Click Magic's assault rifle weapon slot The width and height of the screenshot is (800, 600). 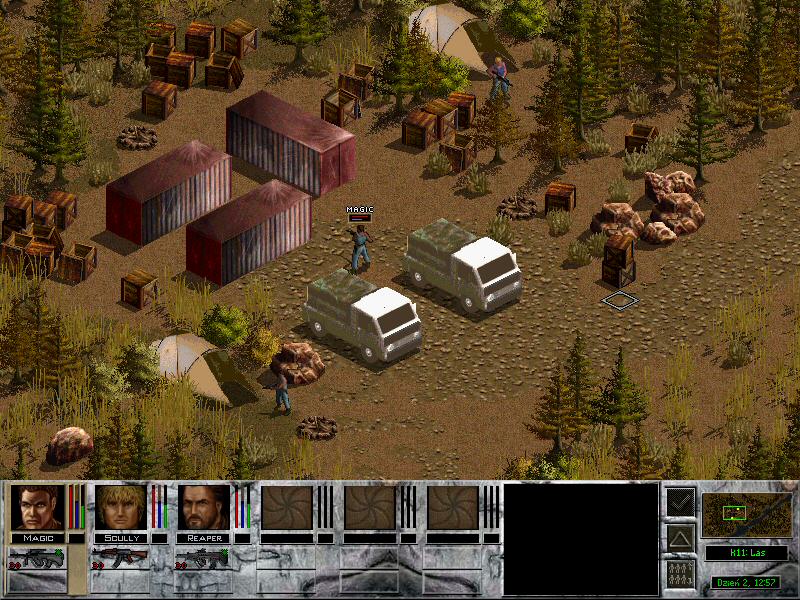point(38,558)
